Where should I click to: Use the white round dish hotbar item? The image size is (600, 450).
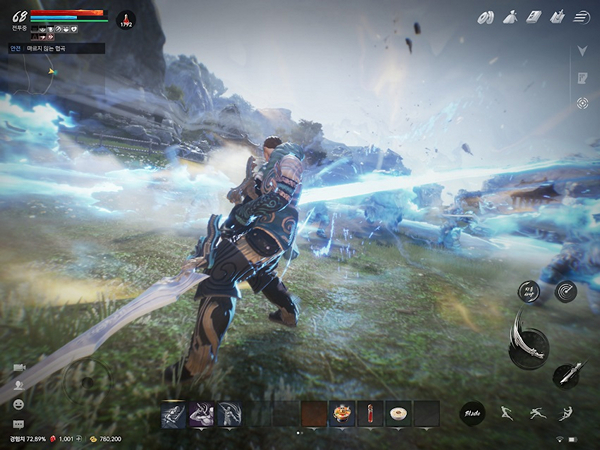398,413
